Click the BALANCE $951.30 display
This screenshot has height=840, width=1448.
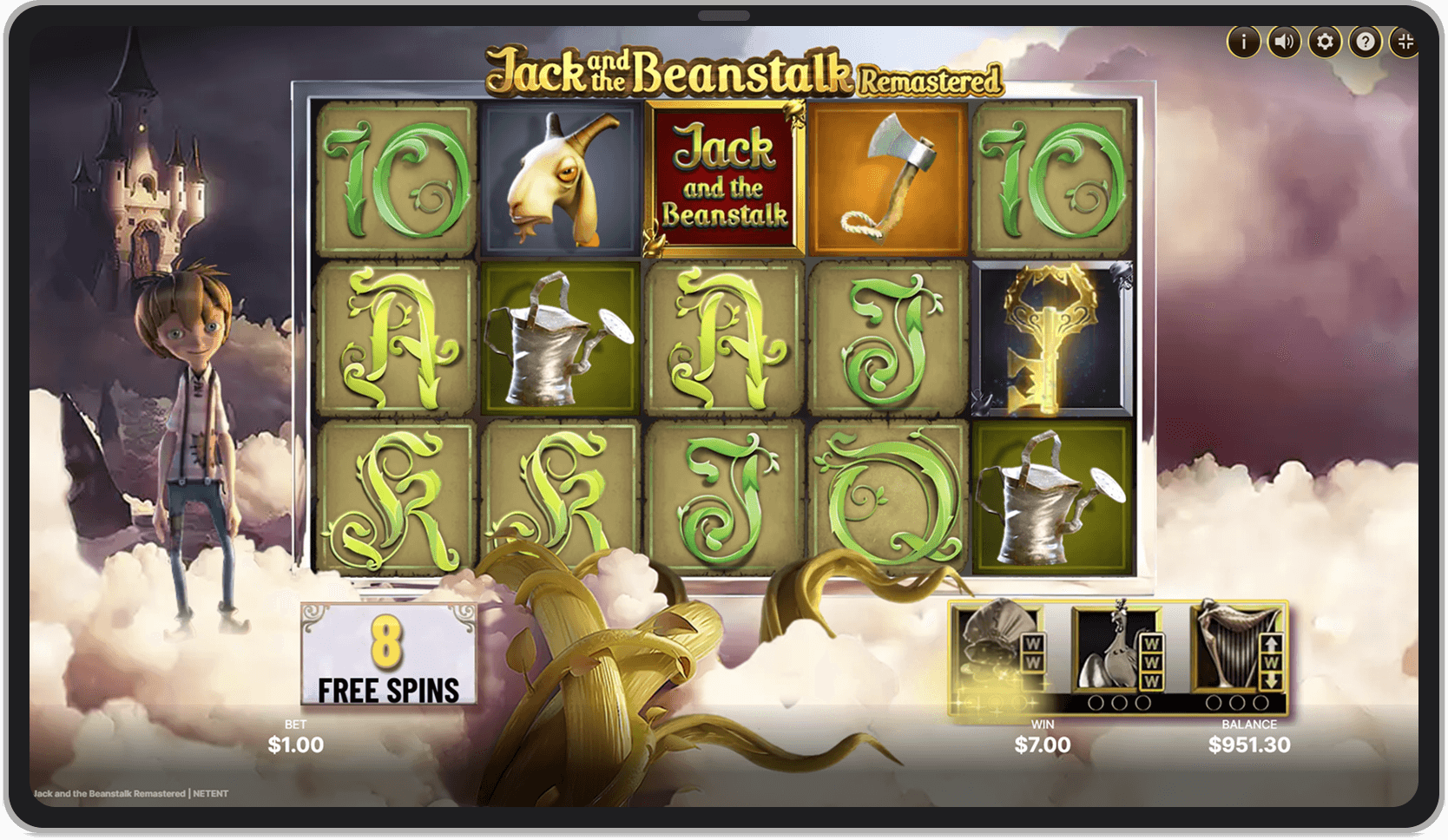coord(1249,737)
